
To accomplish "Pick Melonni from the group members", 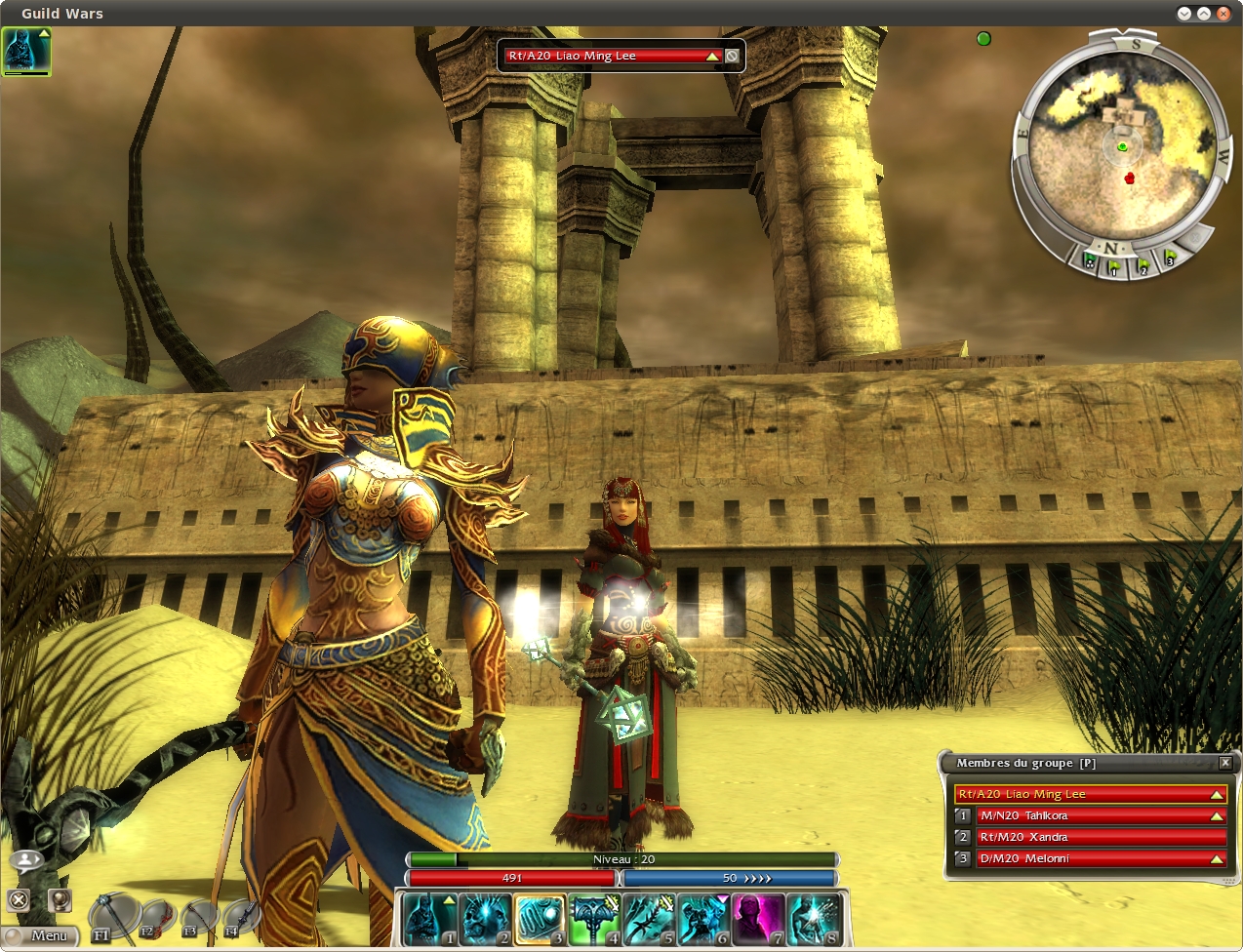I will tap(1093, 858).
